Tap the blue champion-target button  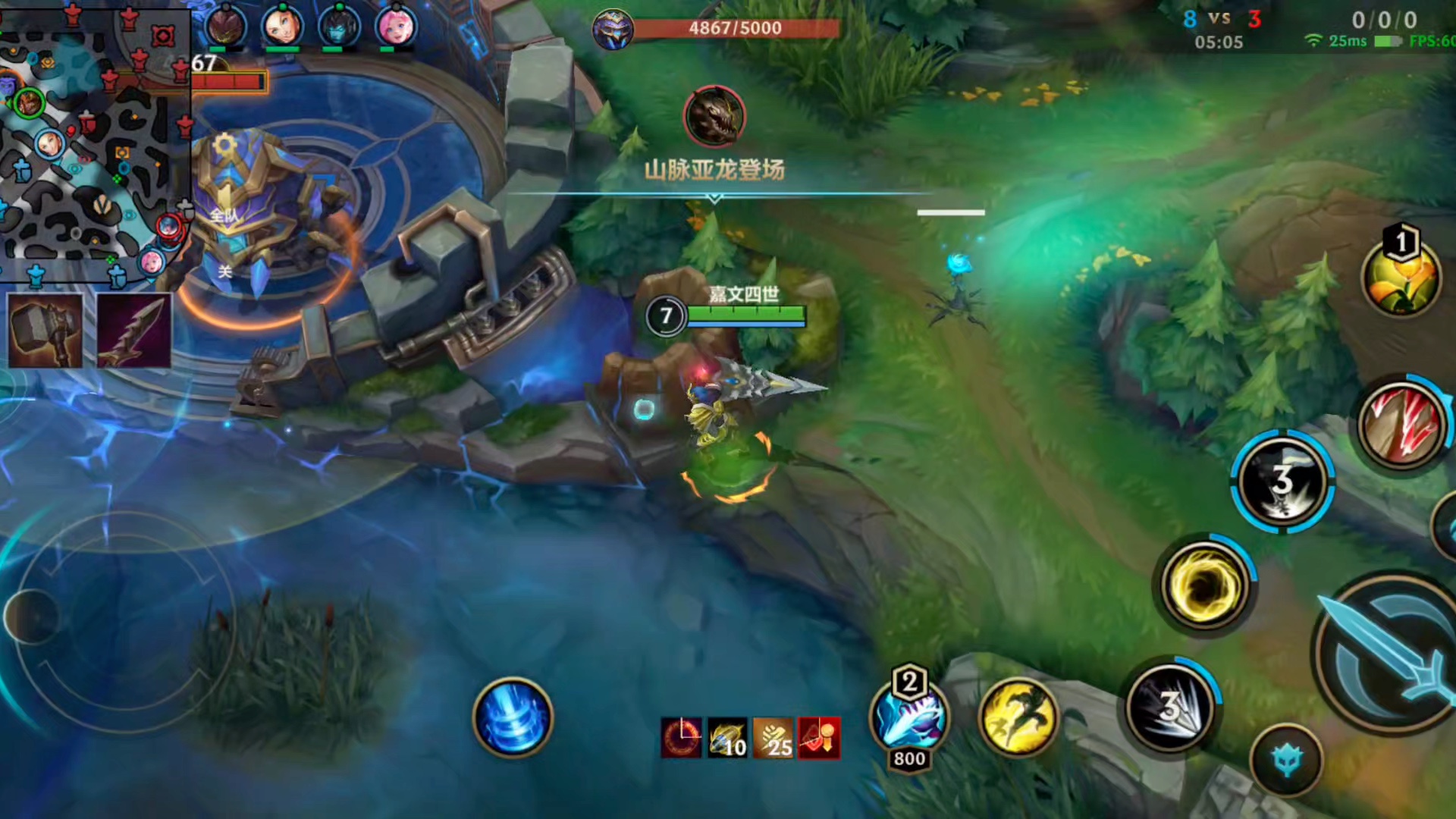tap(1287, 761)
